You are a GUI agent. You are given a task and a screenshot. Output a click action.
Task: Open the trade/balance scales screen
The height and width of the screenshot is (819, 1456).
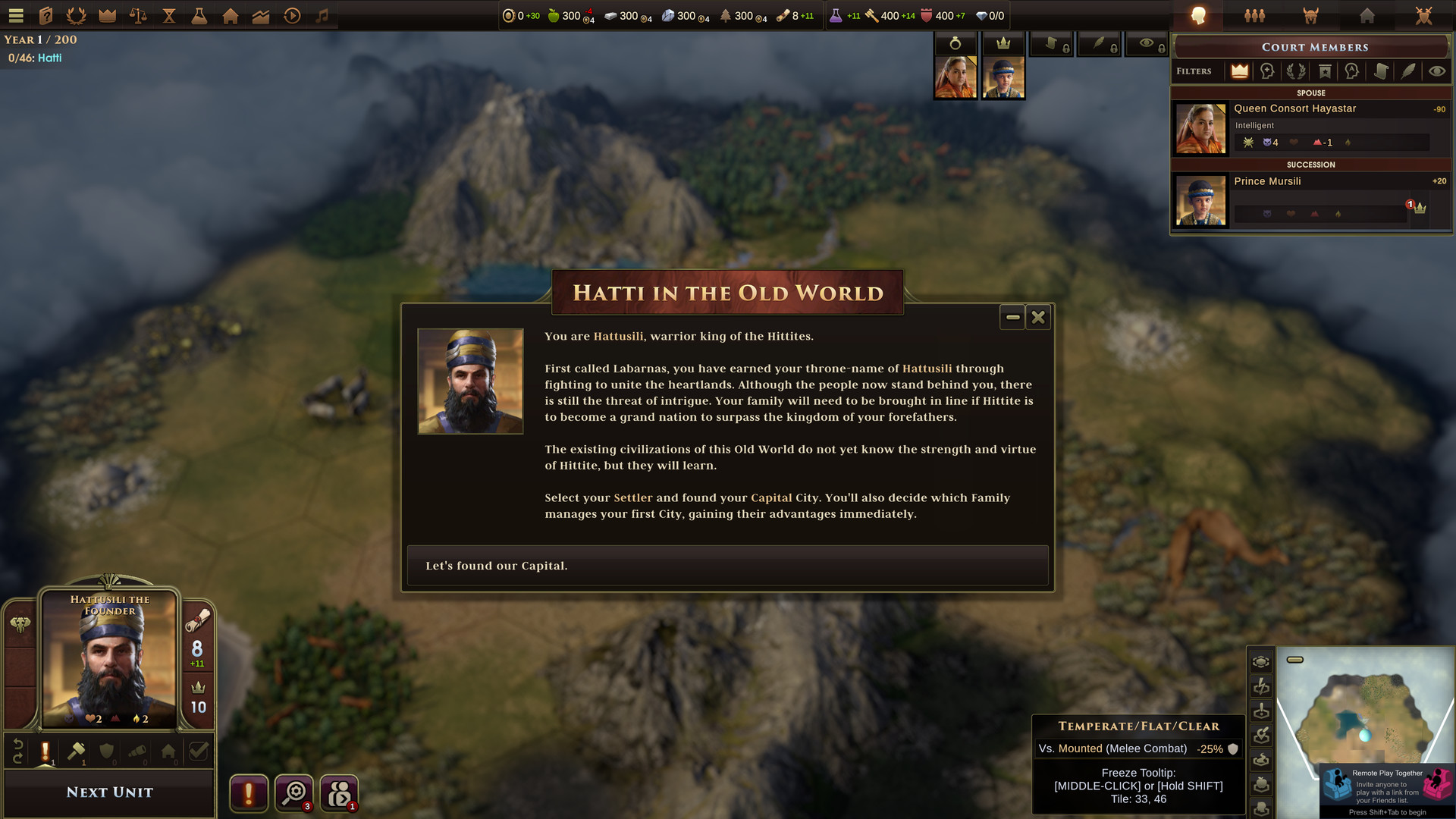(x=137, y=15)
